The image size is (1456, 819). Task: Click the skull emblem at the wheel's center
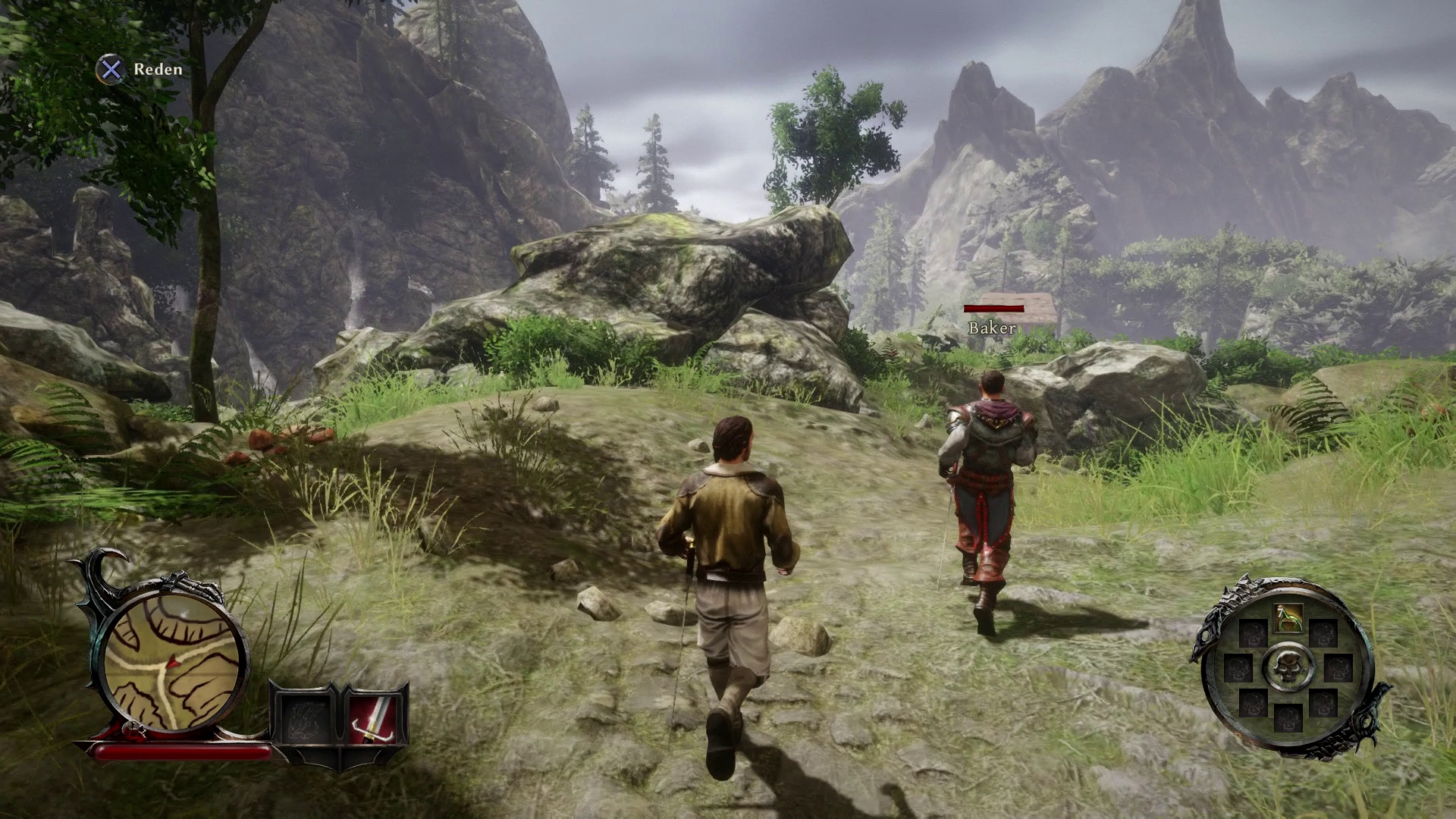1287,667
